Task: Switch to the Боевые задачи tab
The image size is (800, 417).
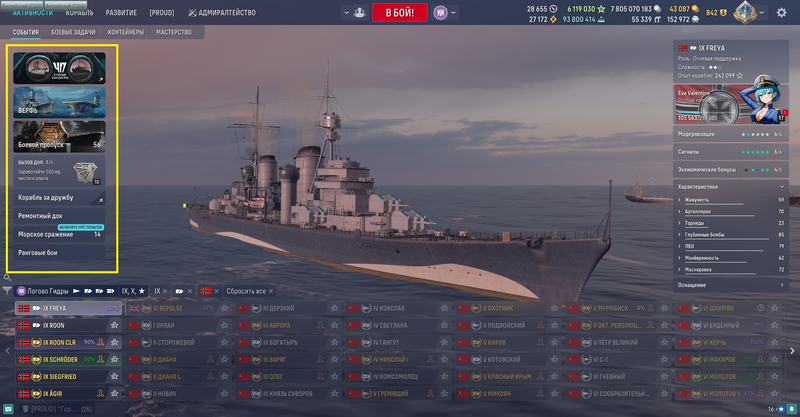Action: pyautogui.click(x=75, y=32)
